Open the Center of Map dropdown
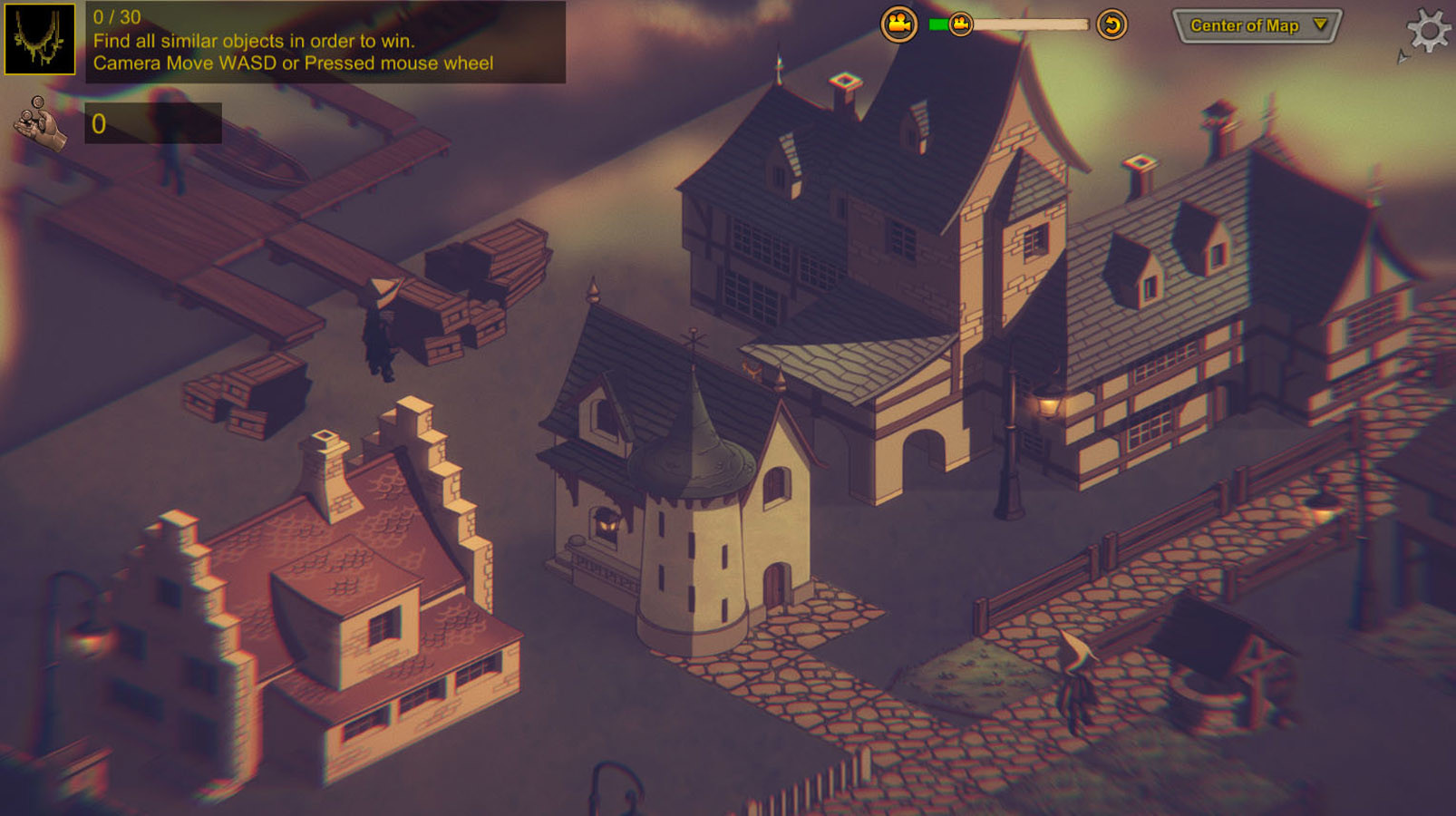This screenshot has height=816, width=1456. point(1256,26)
